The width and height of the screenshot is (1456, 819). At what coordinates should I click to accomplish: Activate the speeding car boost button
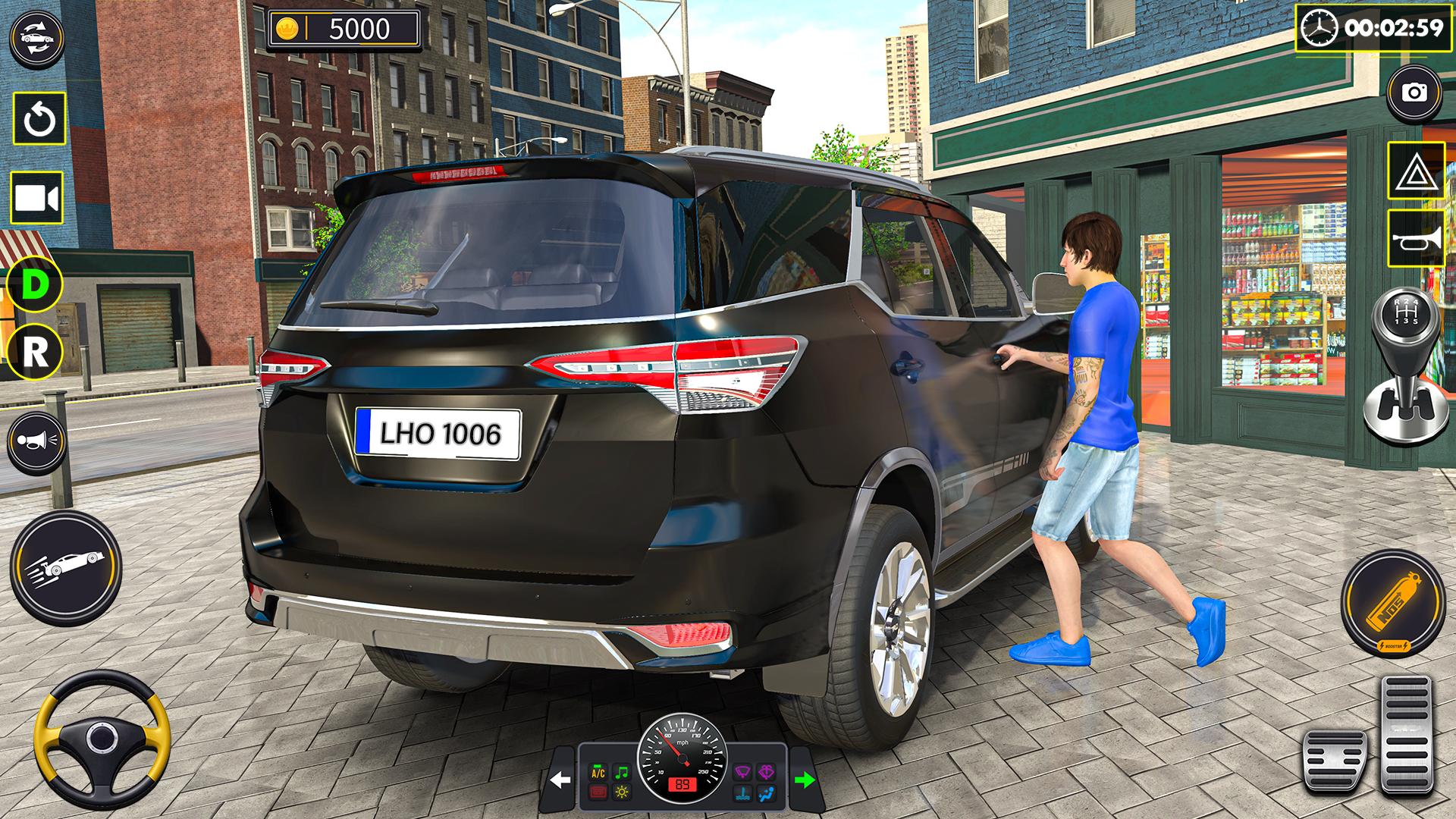[66, 563]
